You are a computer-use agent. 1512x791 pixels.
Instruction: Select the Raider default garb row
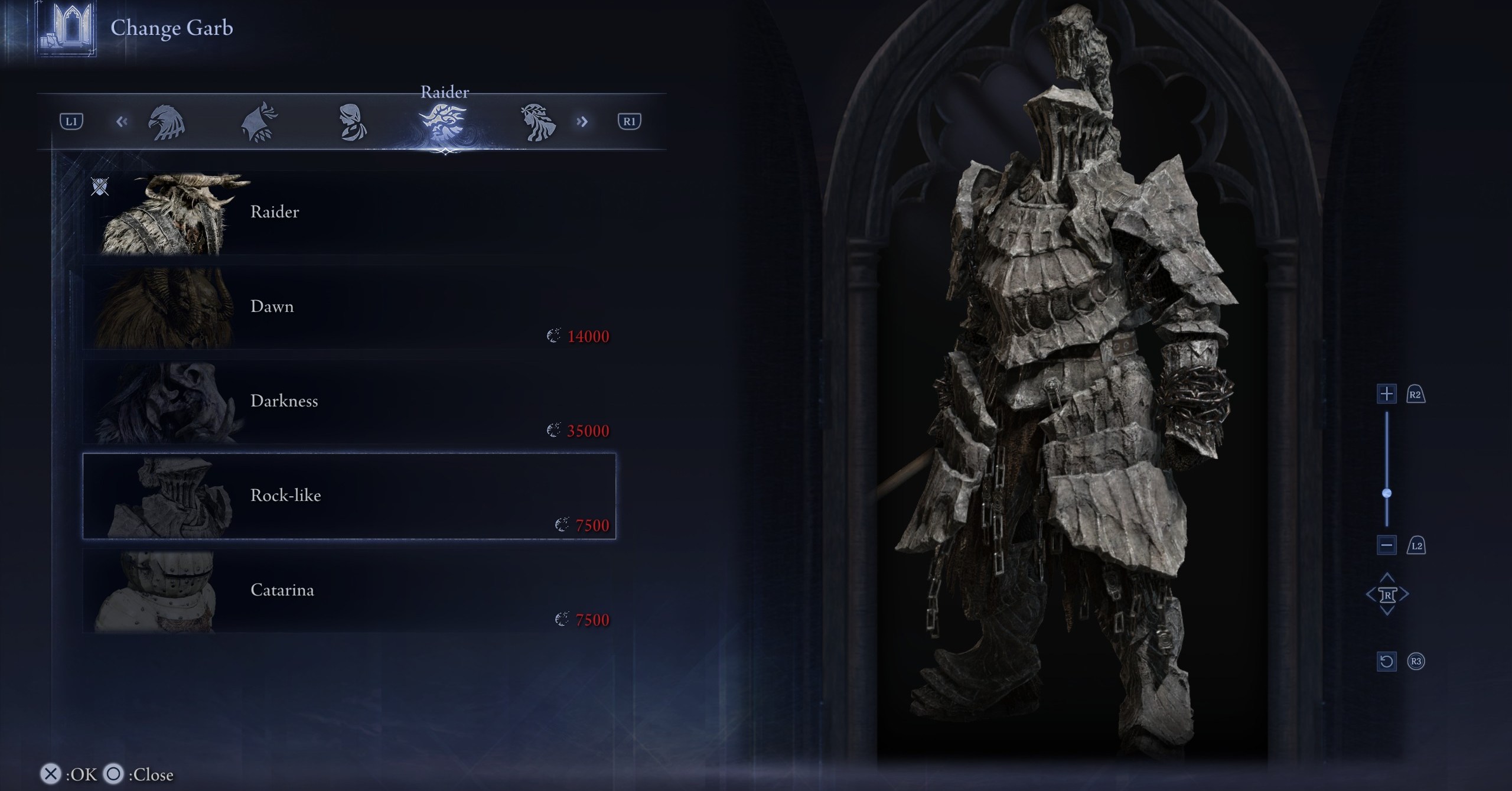348,213
